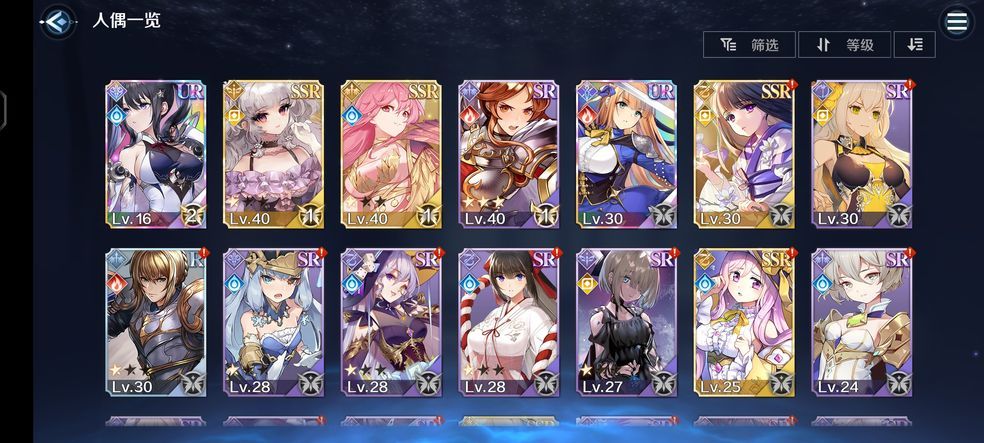Select the blue-haired crowned doll at Lv.28
The image size is (984, 443).
[x=273, y=322]
